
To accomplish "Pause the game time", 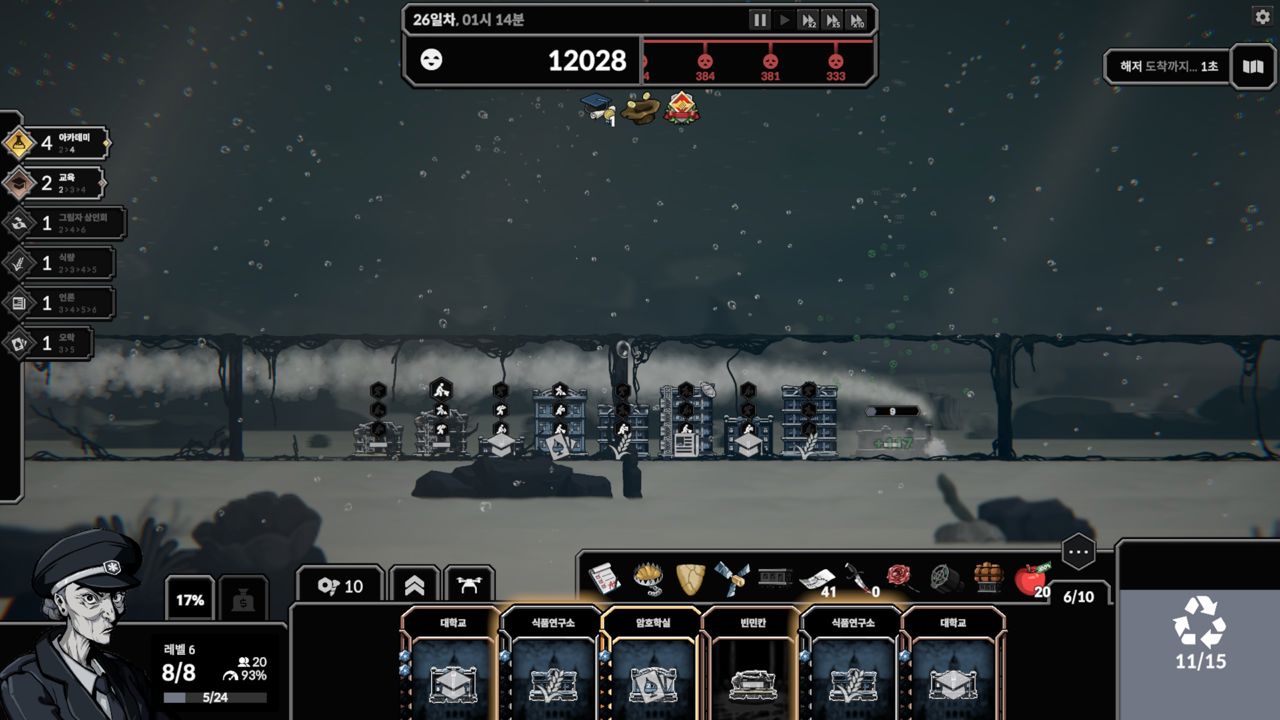I will 760,20.
